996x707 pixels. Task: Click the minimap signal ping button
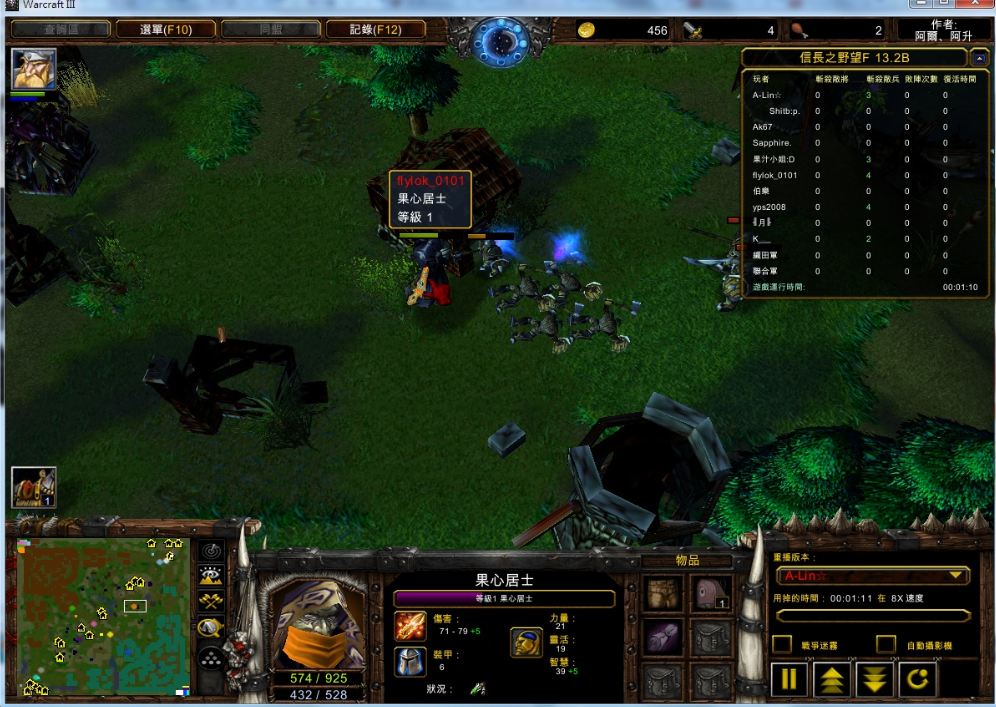[x=211, y=551]
